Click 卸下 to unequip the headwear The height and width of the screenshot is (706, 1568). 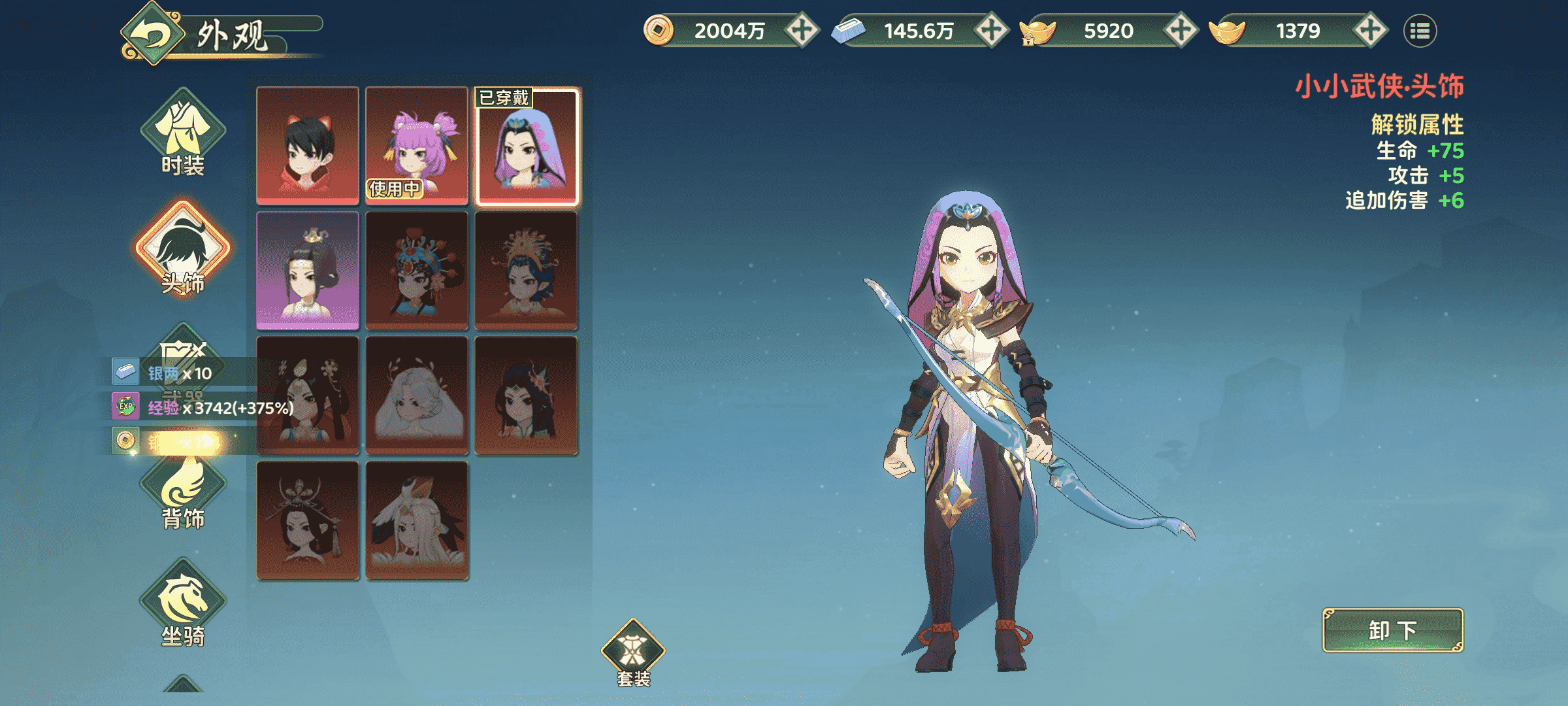1392,630
